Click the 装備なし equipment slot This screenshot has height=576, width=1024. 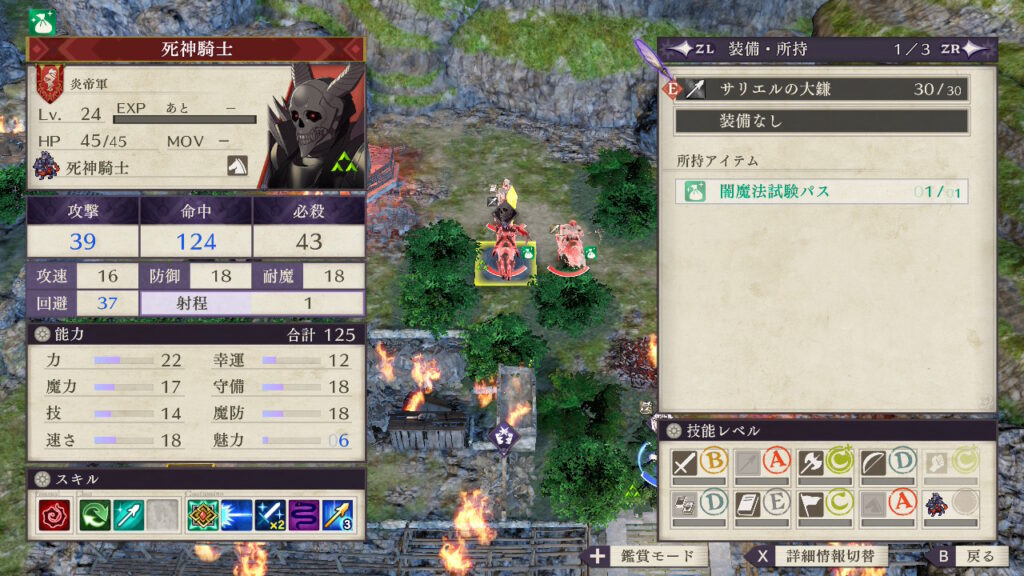[x=822, y=121]
